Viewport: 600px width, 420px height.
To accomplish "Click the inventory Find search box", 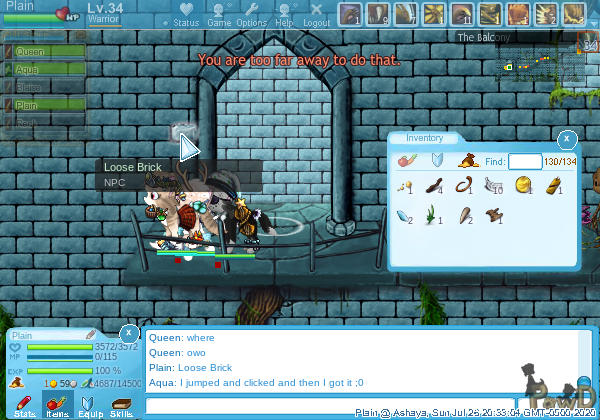I will 524,162.
